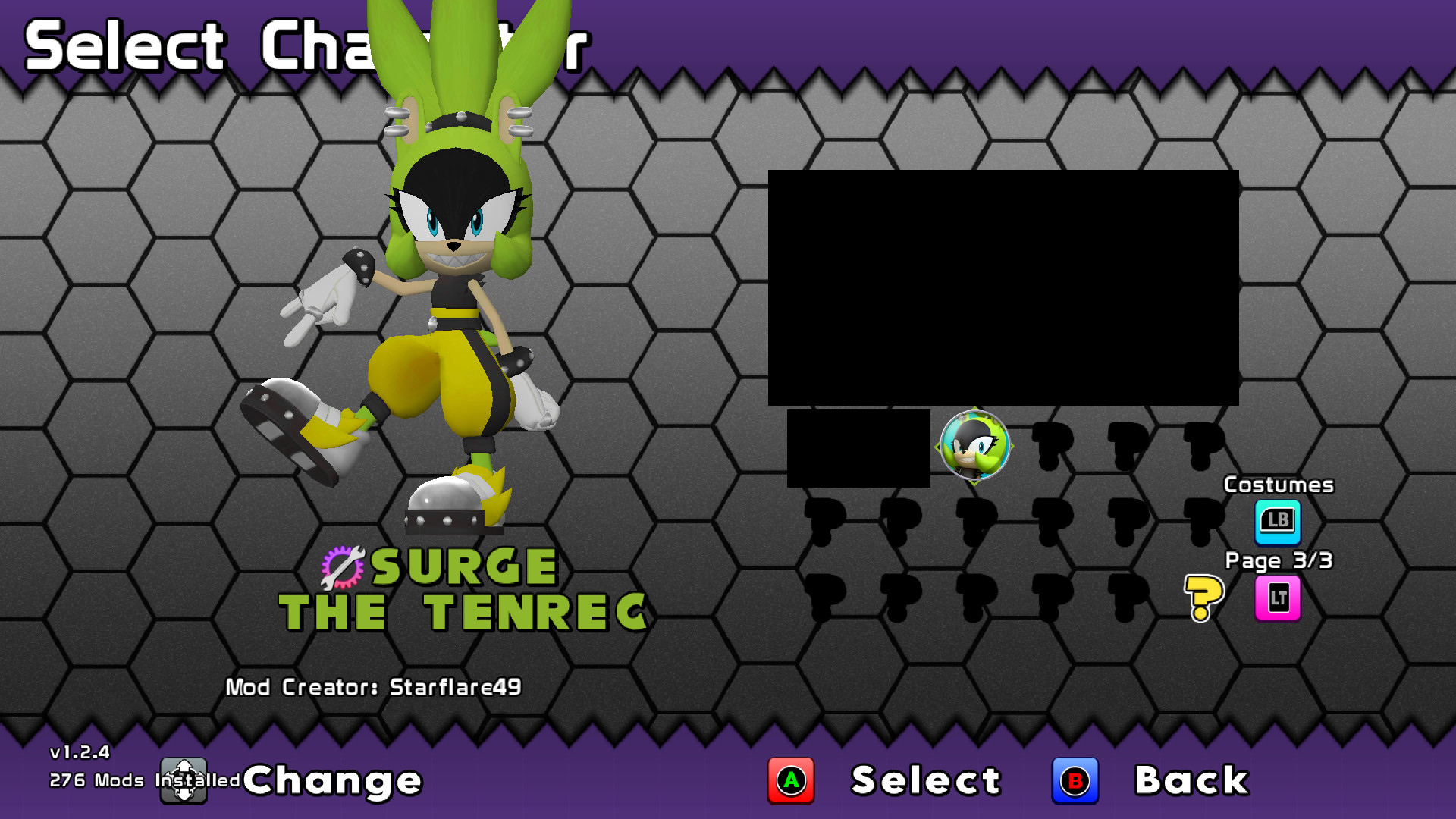Toggle to the next costume page

(1277, 519)
